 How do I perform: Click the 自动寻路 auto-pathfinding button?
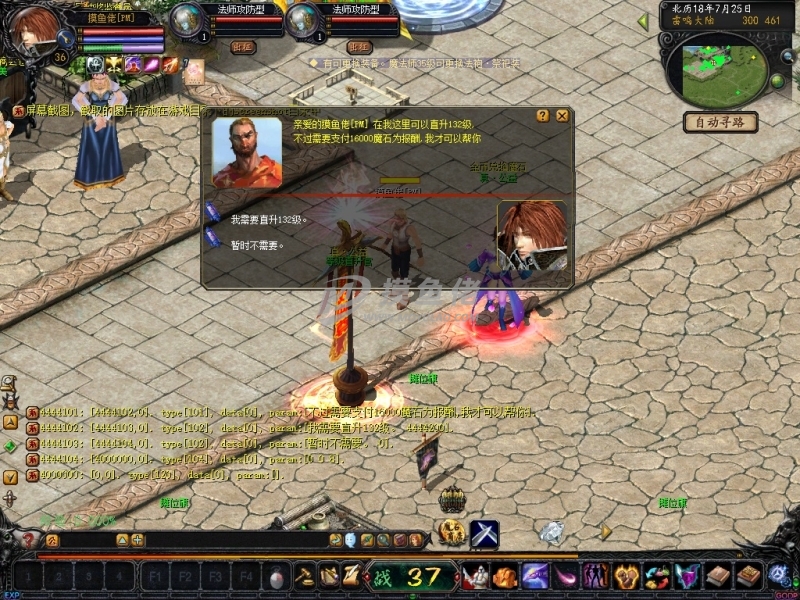click(x=720, y=123)
